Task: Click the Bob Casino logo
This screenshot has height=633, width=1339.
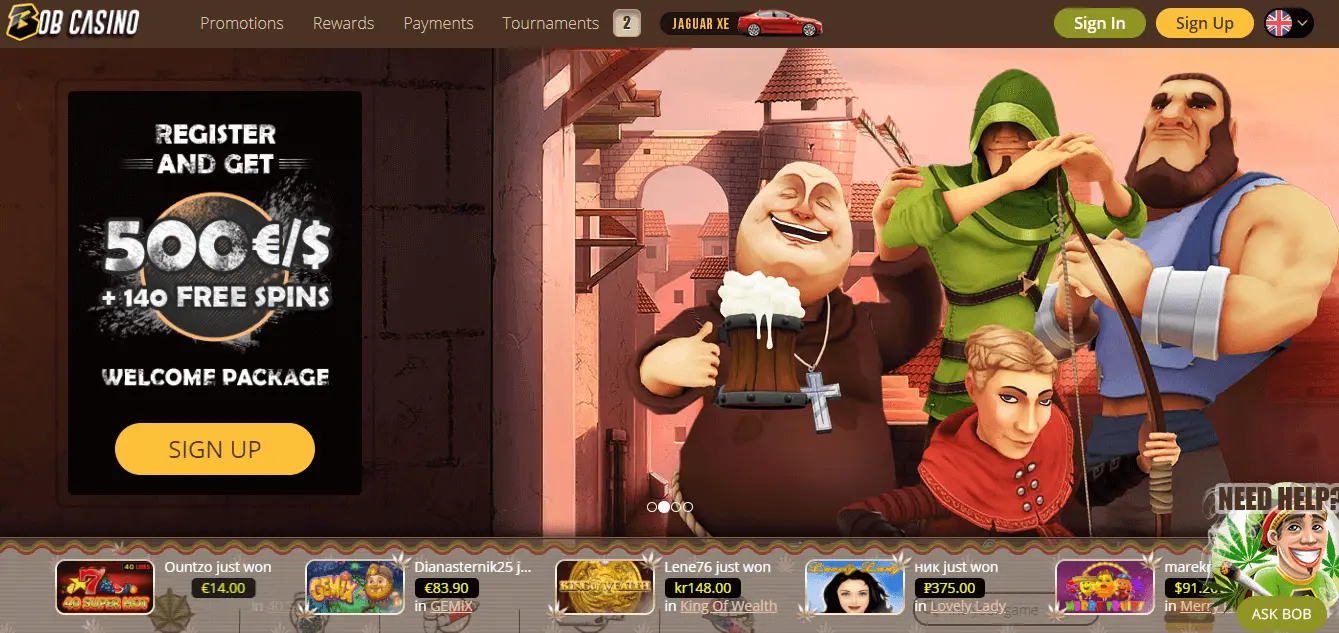Action: tap(72, 22)
